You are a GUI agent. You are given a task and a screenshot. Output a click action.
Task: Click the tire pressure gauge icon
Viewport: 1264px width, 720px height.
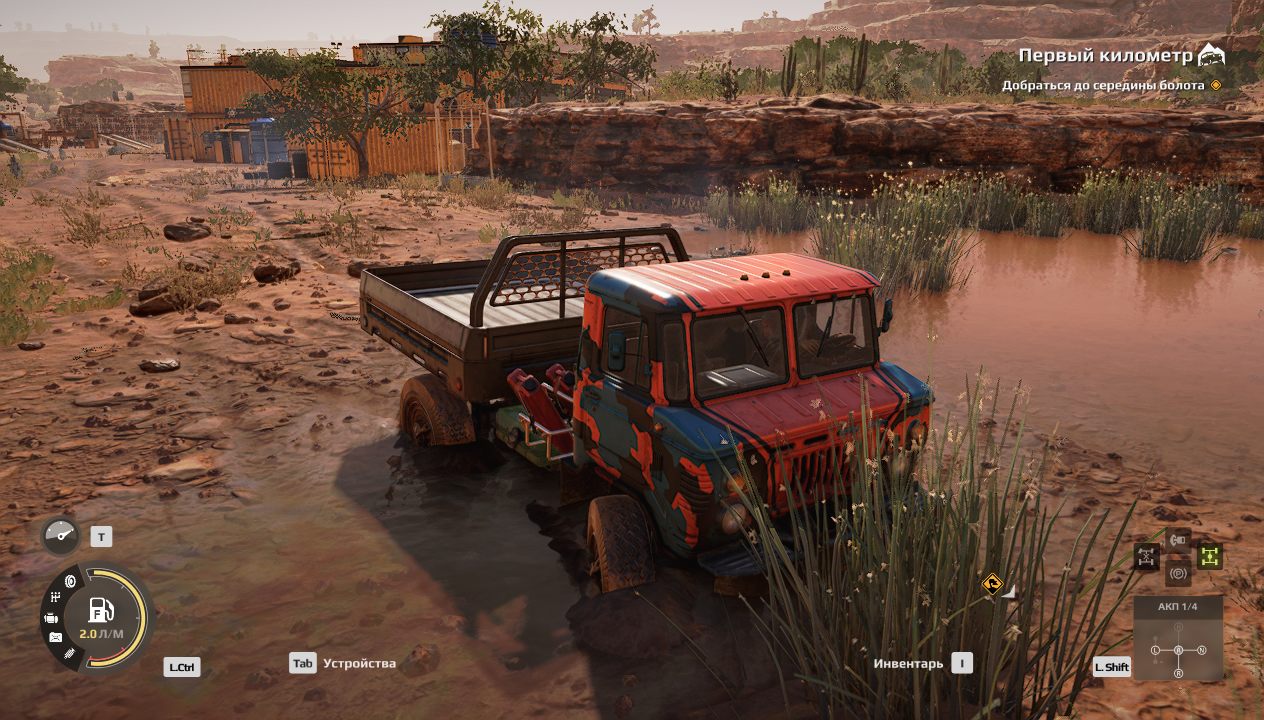[60, 537]
